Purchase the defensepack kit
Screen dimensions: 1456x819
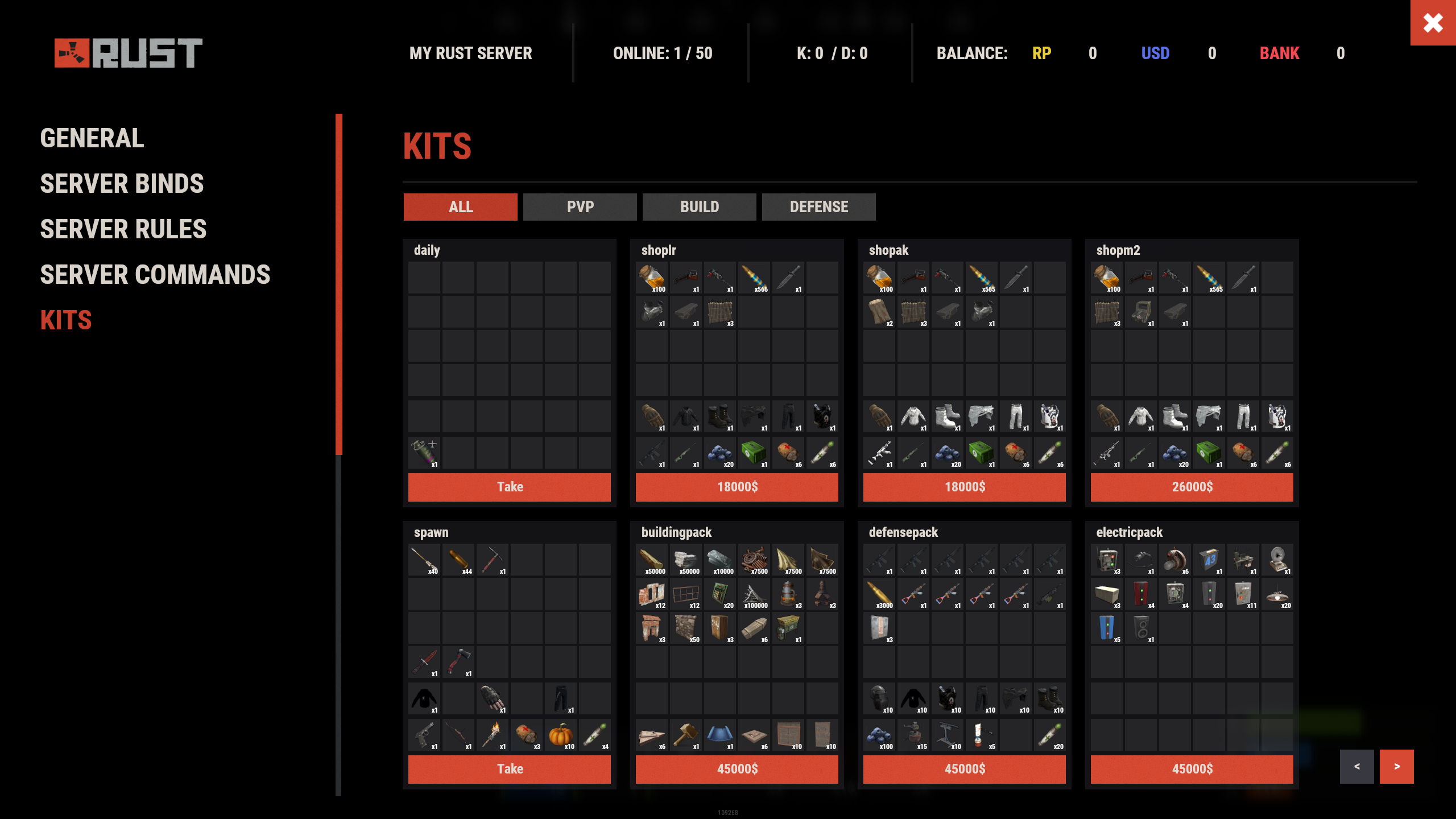964,769
